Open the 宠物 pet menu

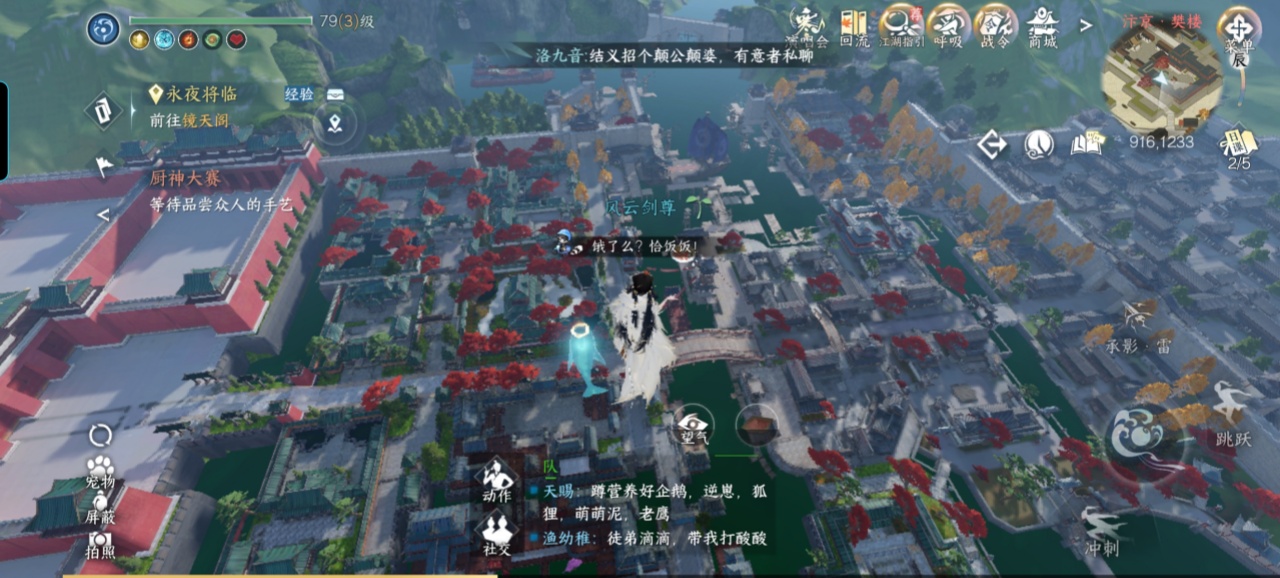[x=99, y=471]
